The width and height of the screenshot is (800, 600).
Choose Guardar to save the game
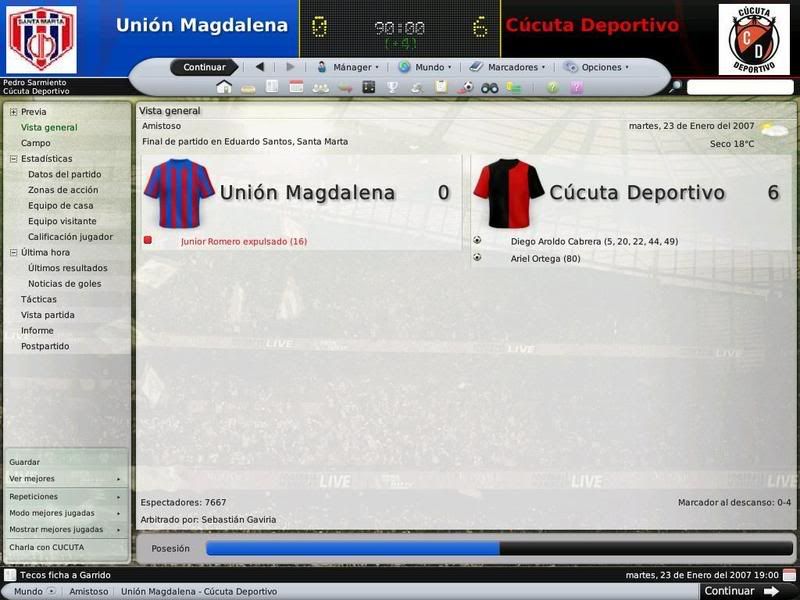click(25, 462)
